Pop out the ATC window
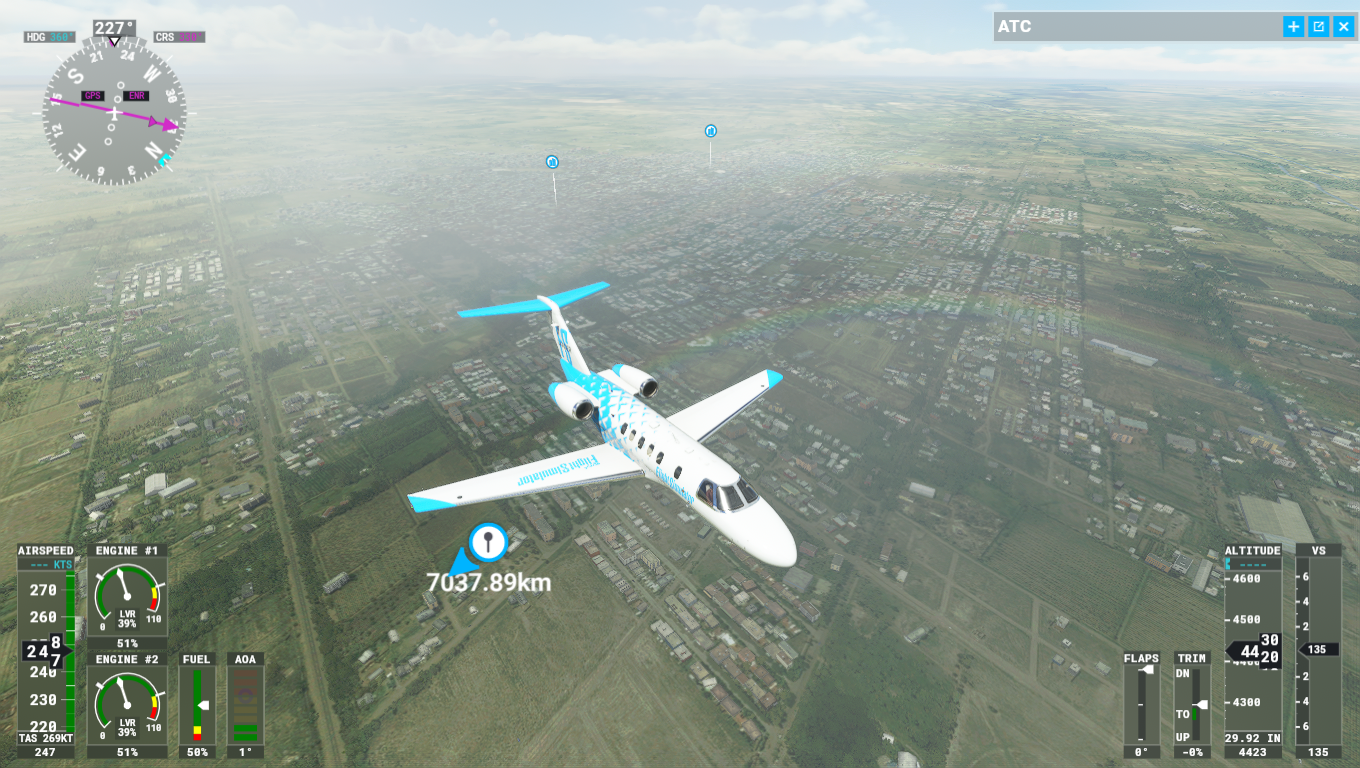 pos(1319,27)
